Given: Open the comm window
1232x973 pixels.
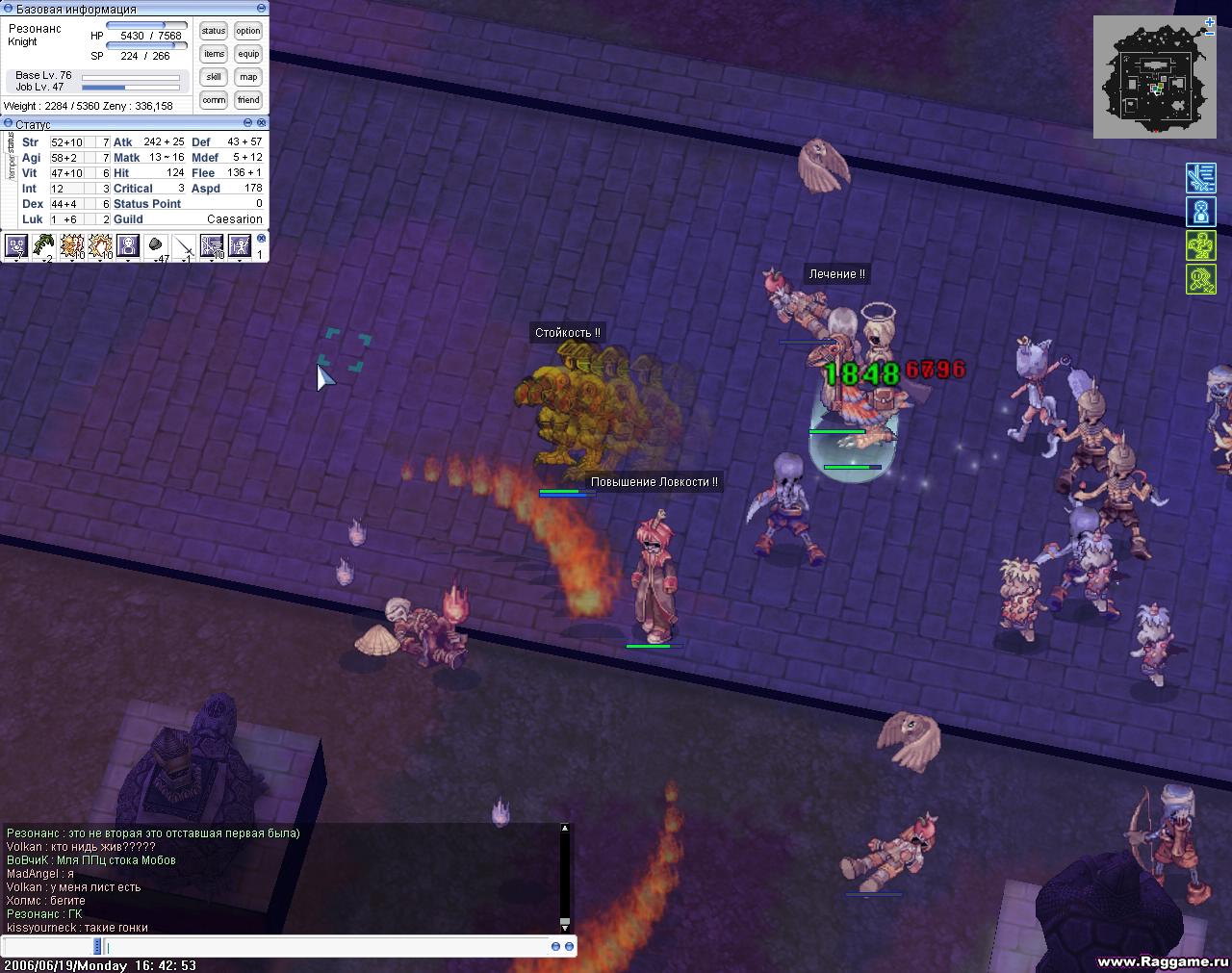Looking at the screenshot, I should coord(214,100).
